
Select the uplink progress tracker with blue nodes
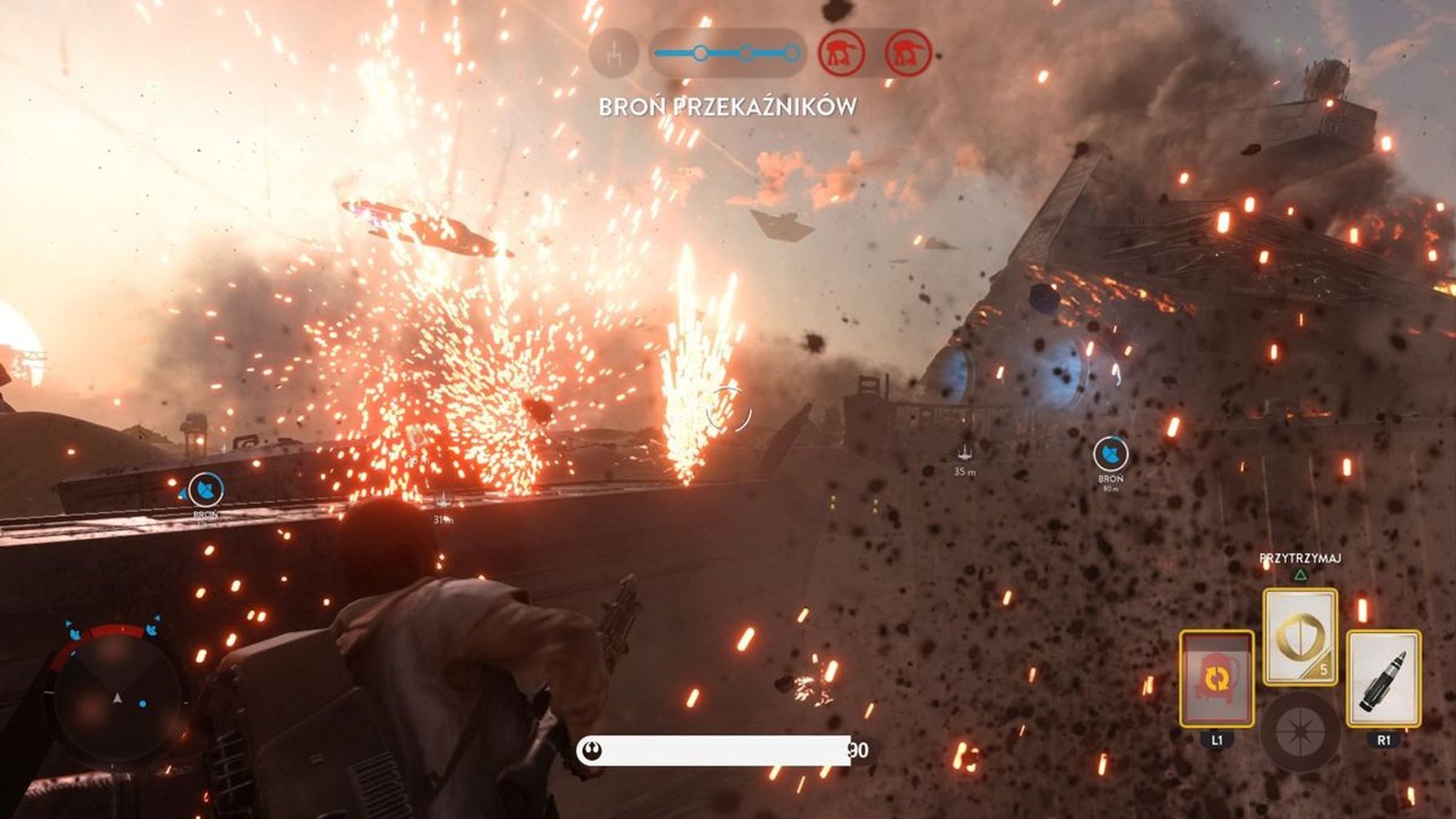point(727,54)
